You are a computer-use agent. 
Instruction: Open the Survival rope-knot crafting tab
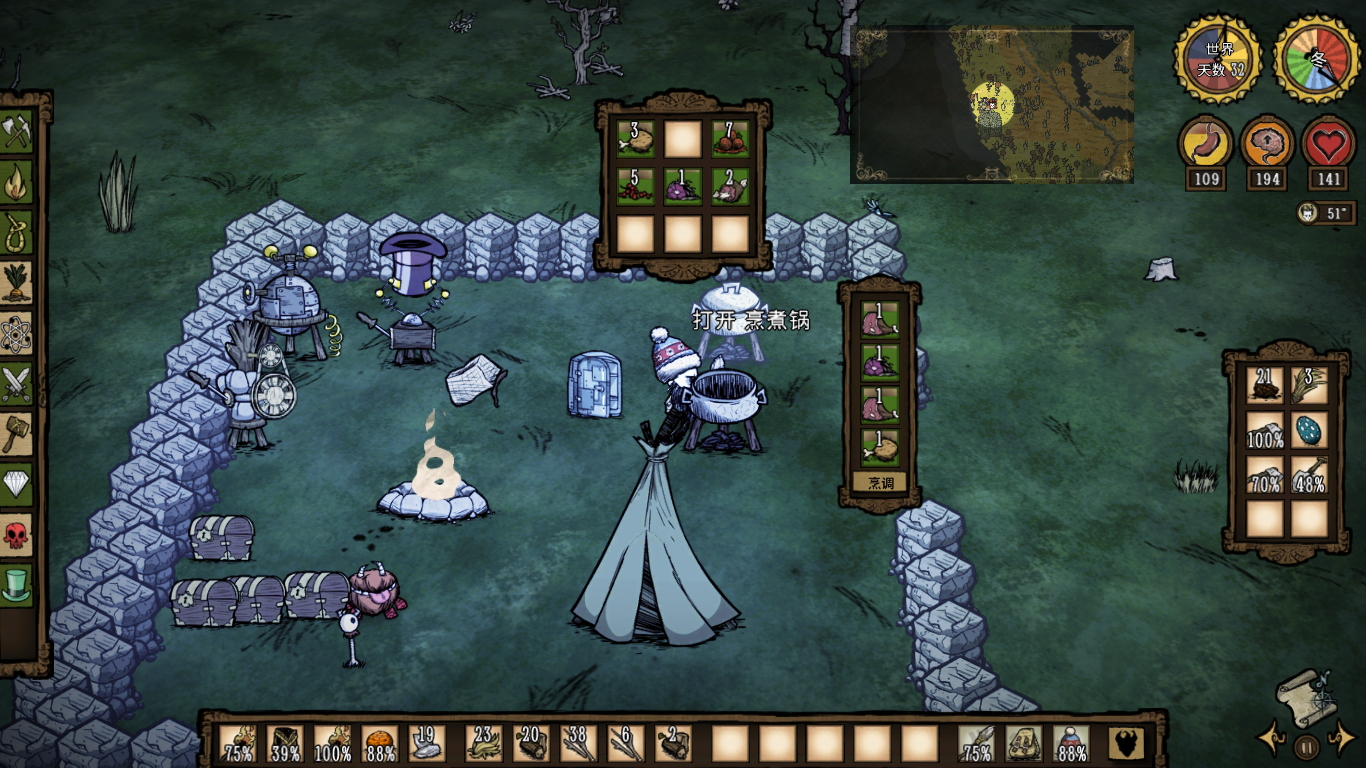17,233
